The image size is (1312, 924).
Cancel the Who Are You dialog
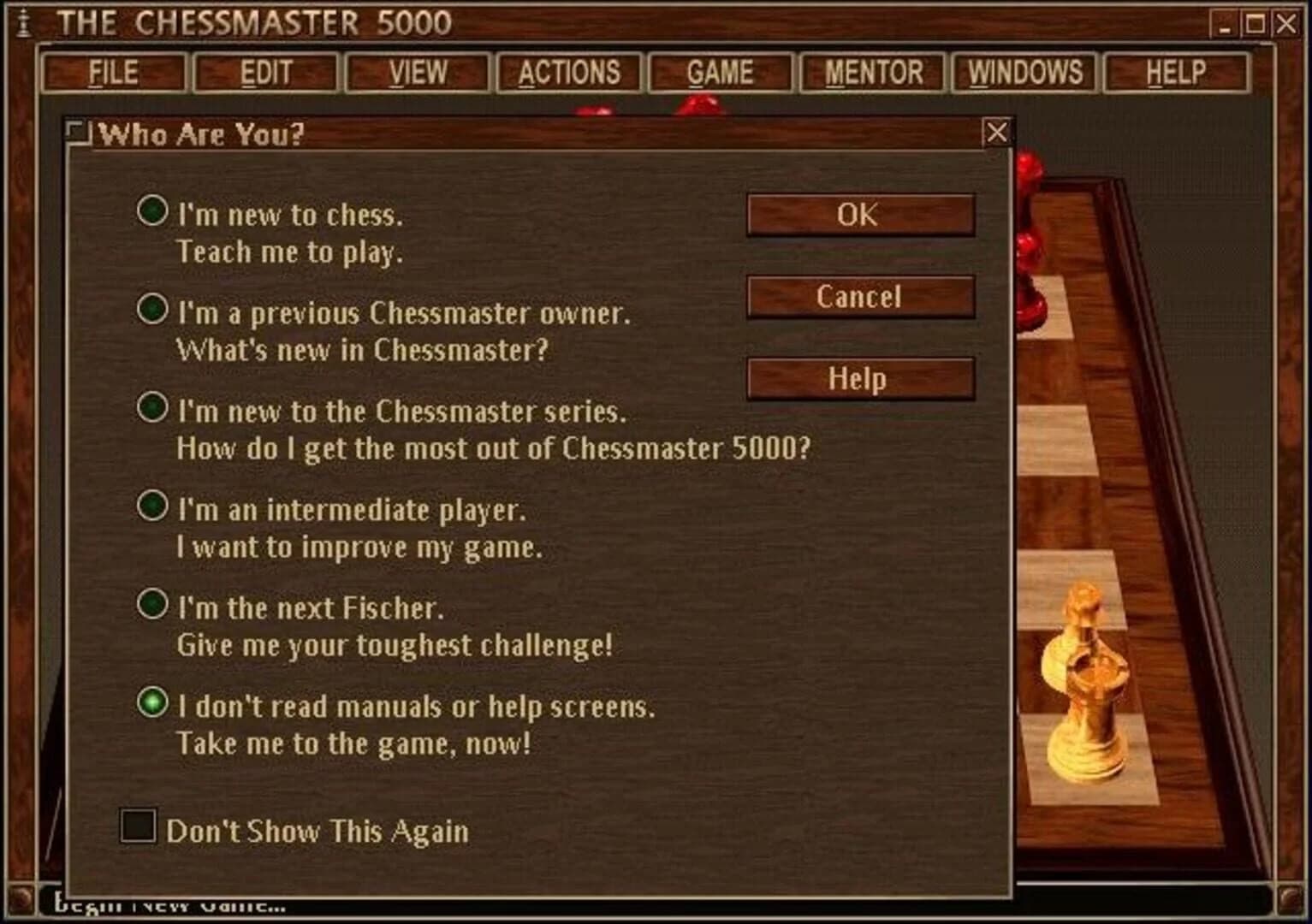859,297
